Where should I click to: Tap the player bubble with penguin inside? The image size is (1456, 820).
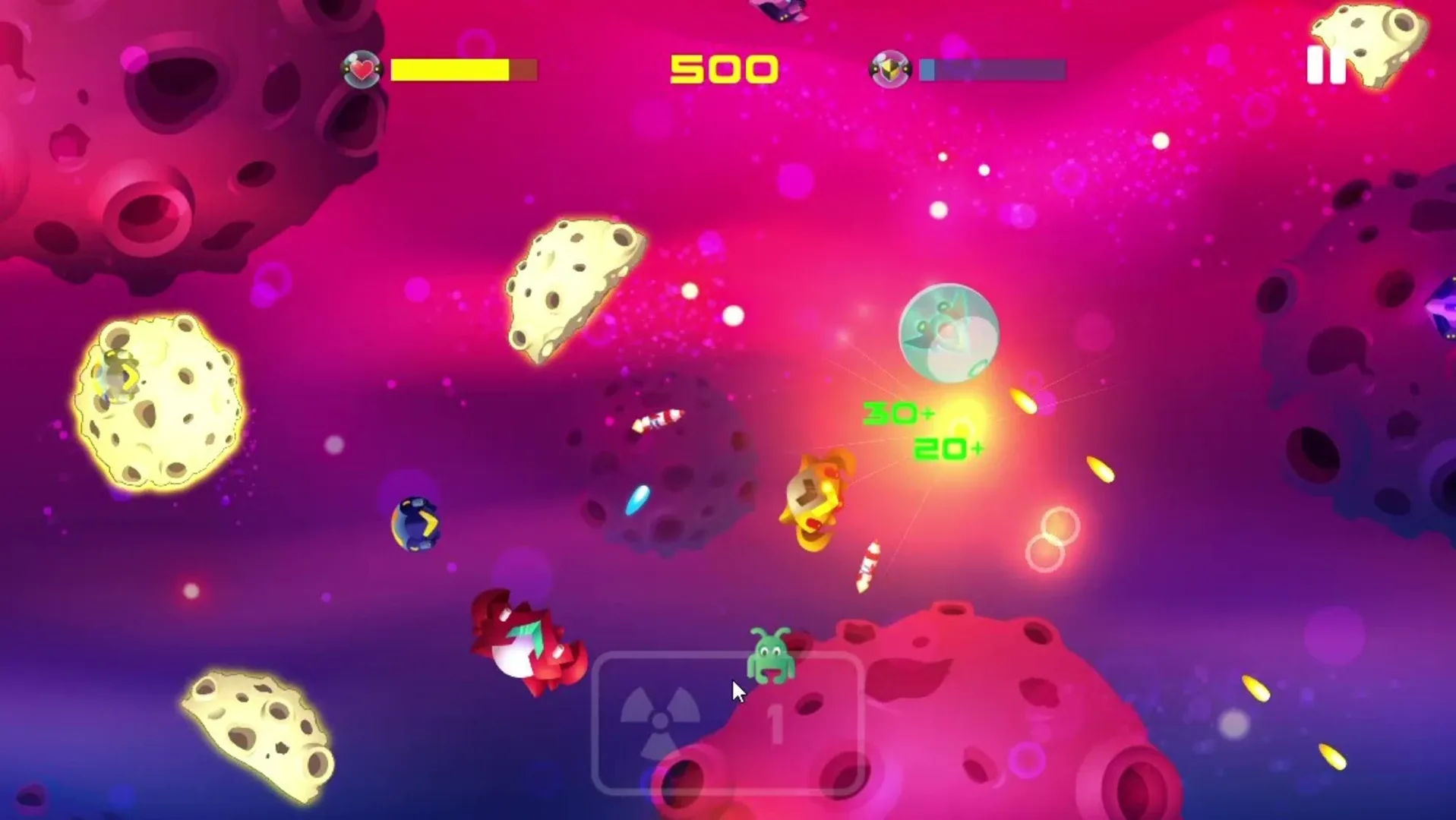[948, 334]
